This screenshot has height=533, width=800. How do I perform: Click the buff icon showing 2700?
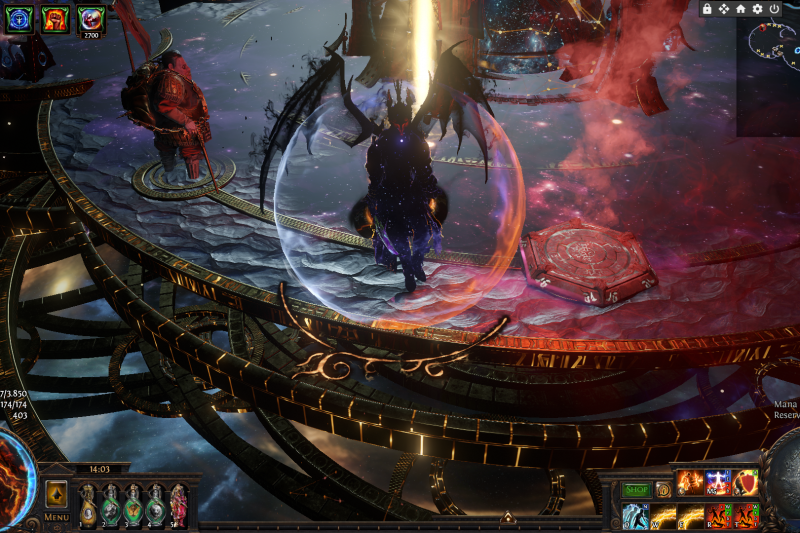coord(91,18)
